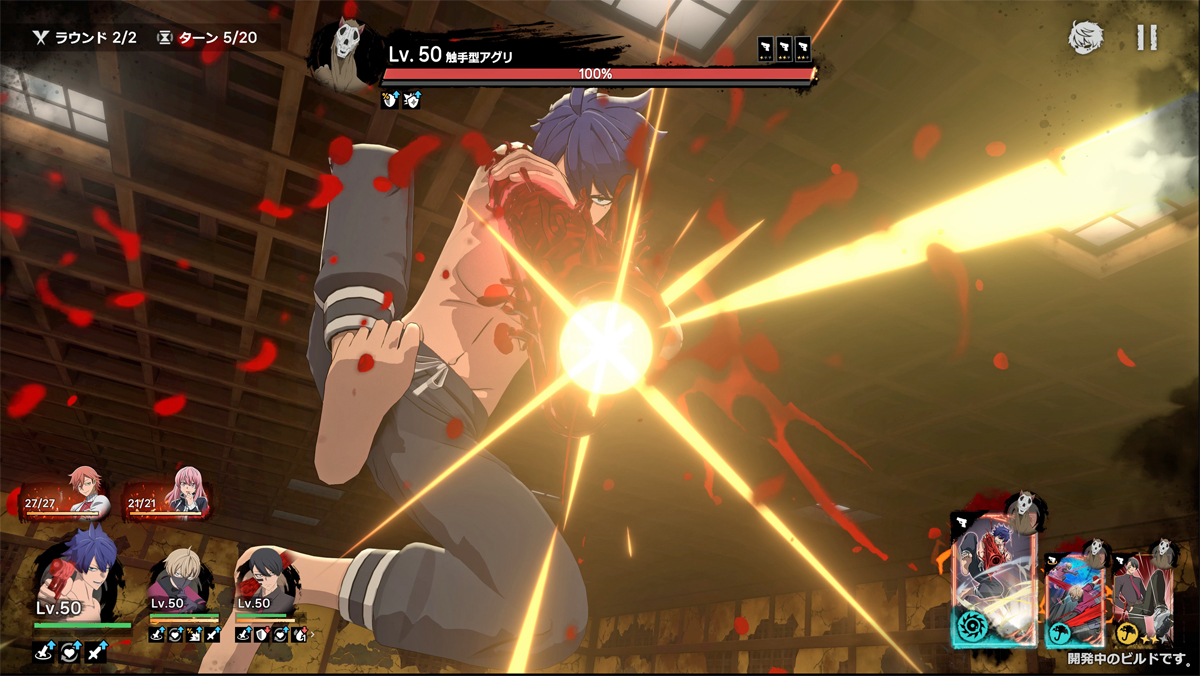Toggle the white-haired face auto-battle icon
The height and width of the screenshot is (676, 1200).
pos(1085,38)
